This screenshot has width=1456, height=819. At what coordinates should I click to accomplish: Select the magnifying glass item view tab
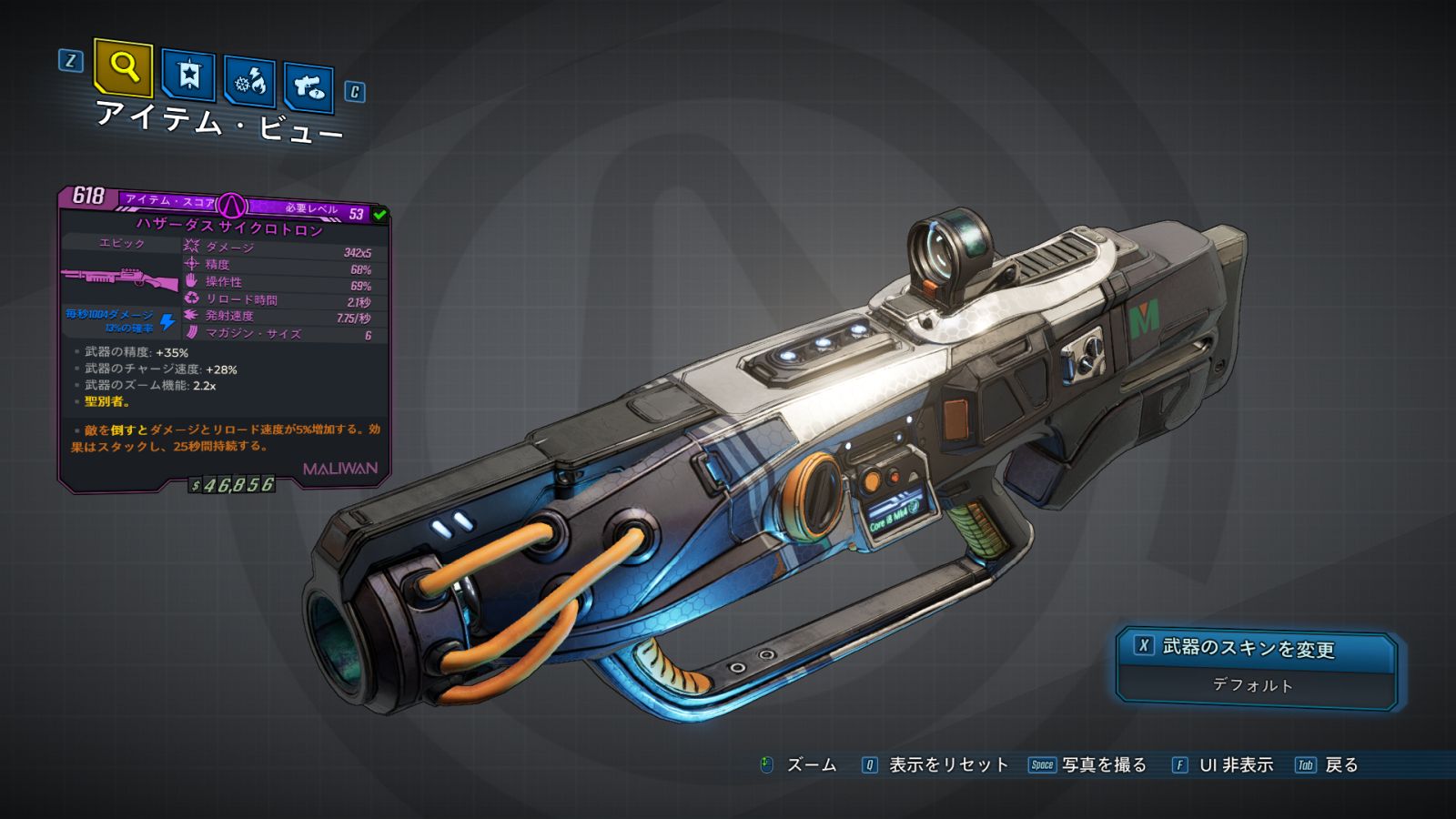pyautogui.click(x=123, y=67)
